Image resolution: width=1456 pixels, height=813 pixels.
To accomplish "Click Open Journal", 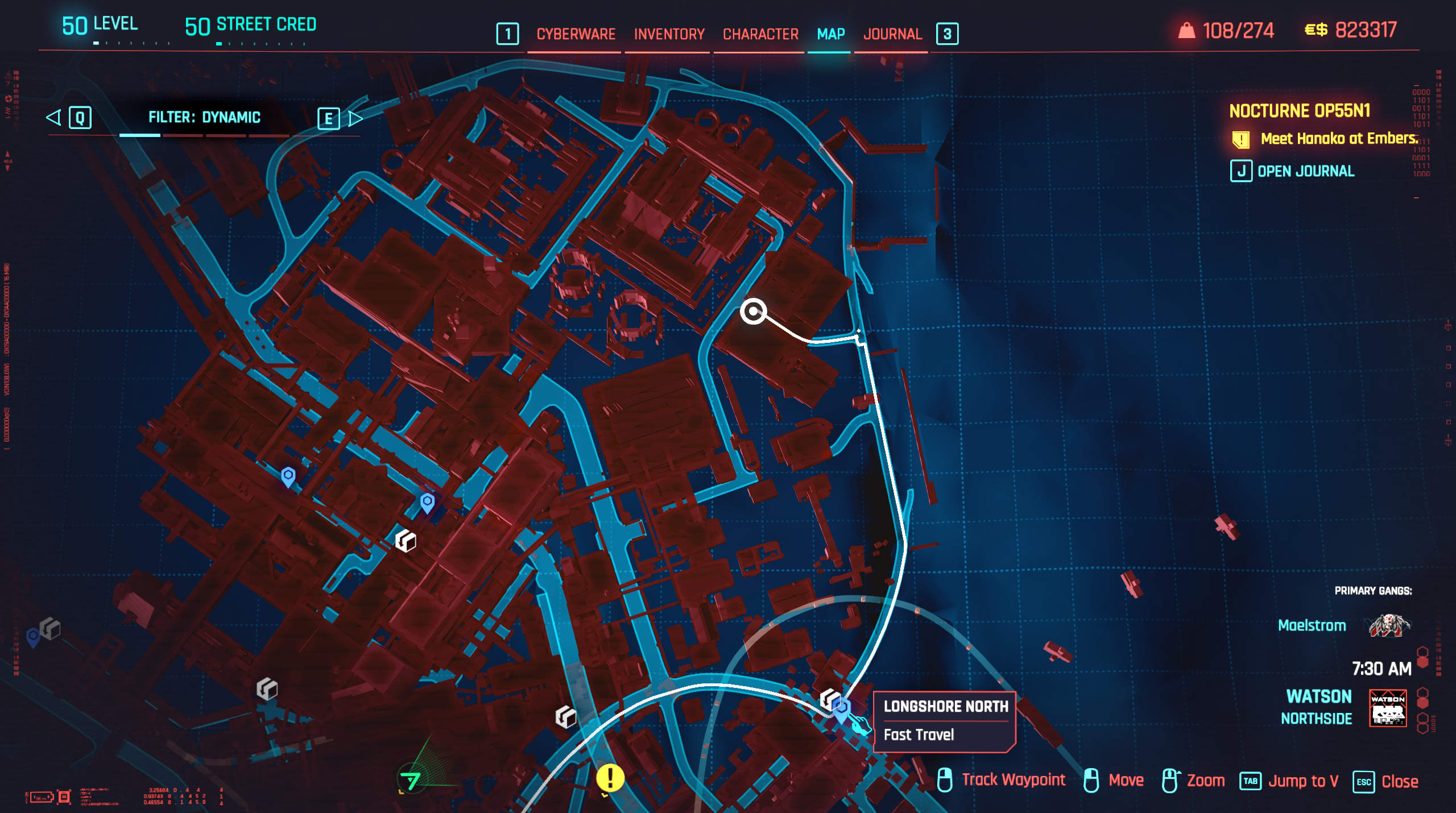I will point(1305,171).
